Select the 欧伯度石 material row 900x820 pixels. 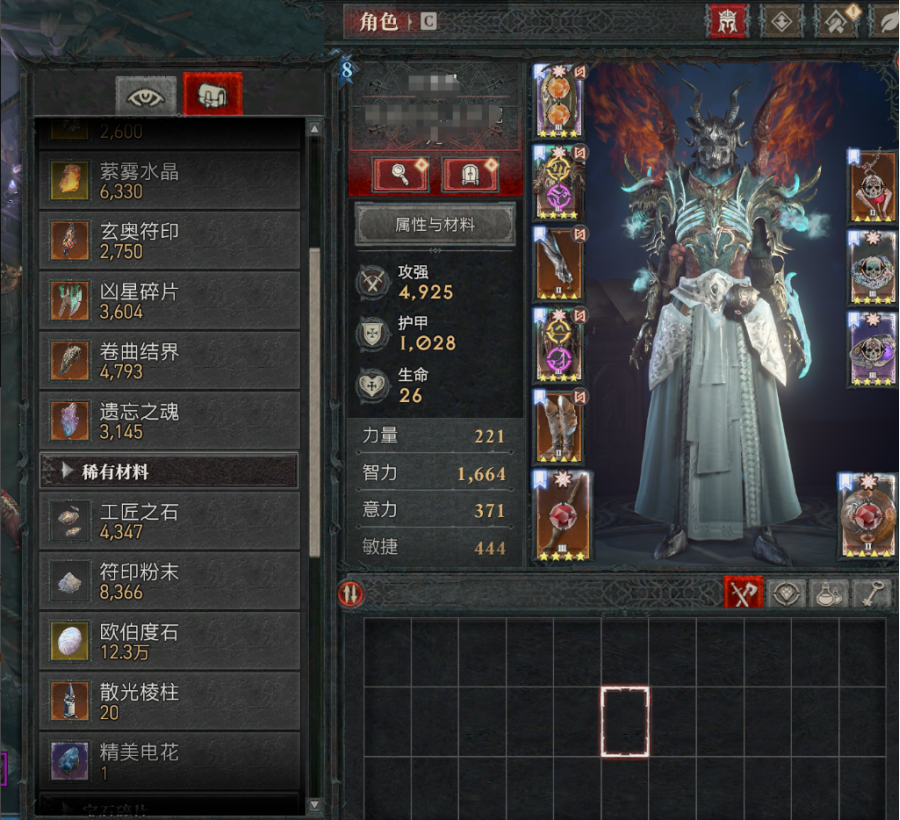[x=168, y=641]
